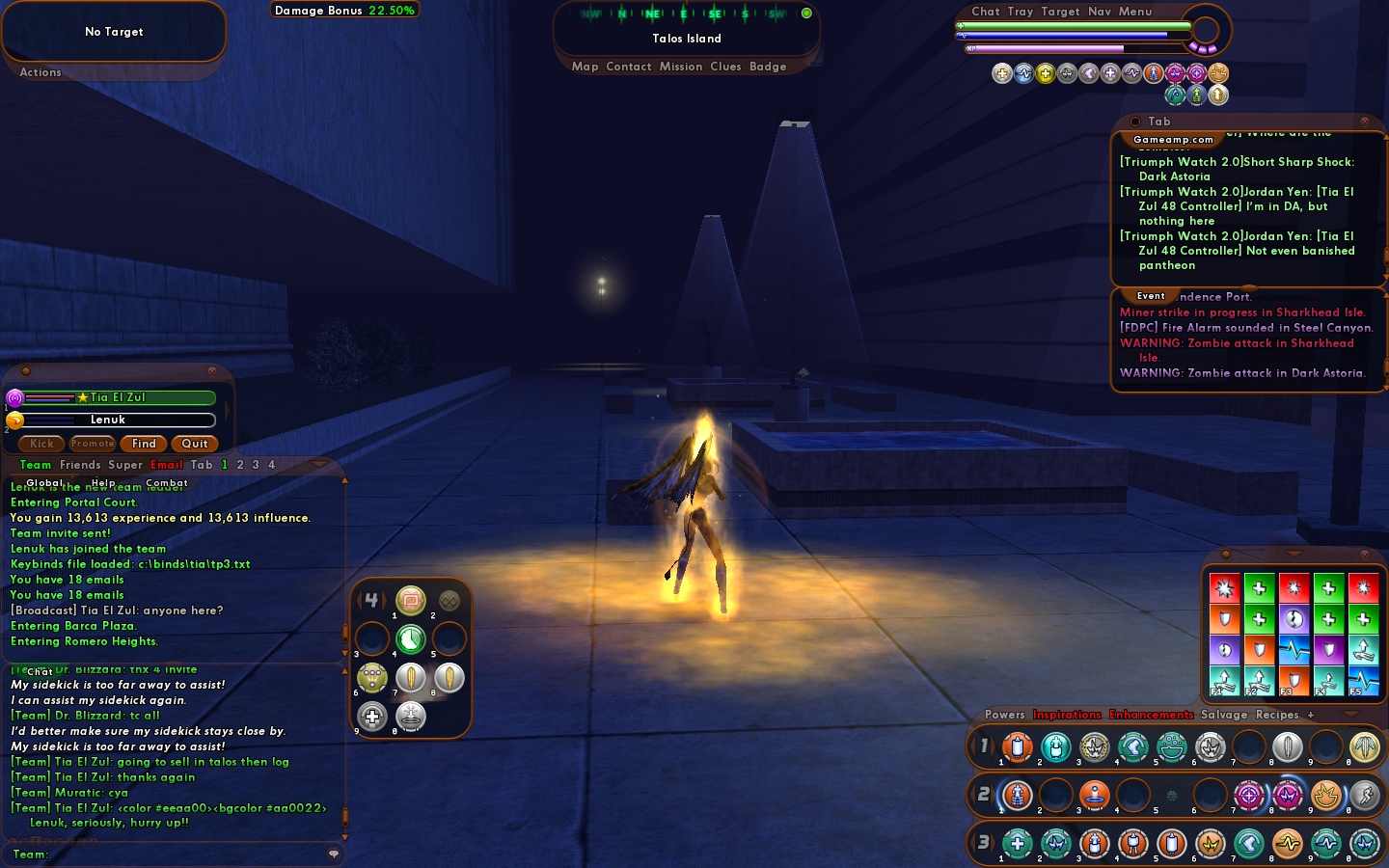1389x868 pixels.
Task: Show the Salvage tab
Action: point(1223,715)
